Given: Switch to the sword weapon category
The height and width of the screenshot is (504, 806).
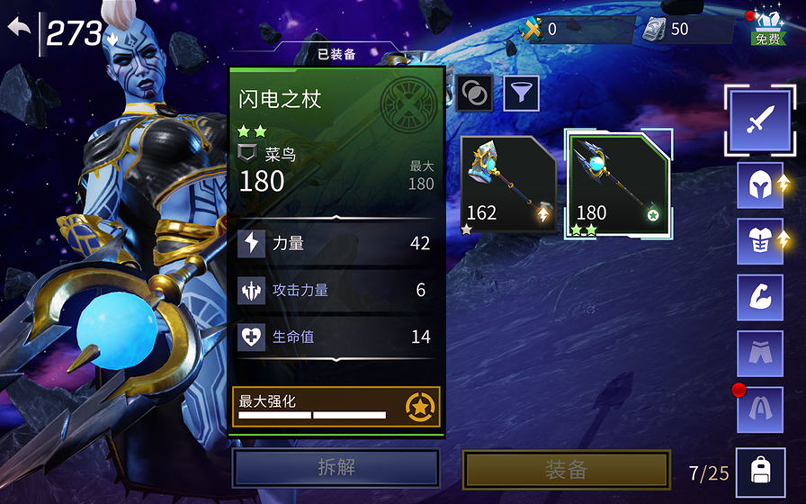Looking at the screenshot, I should click(x=759, y=118).
